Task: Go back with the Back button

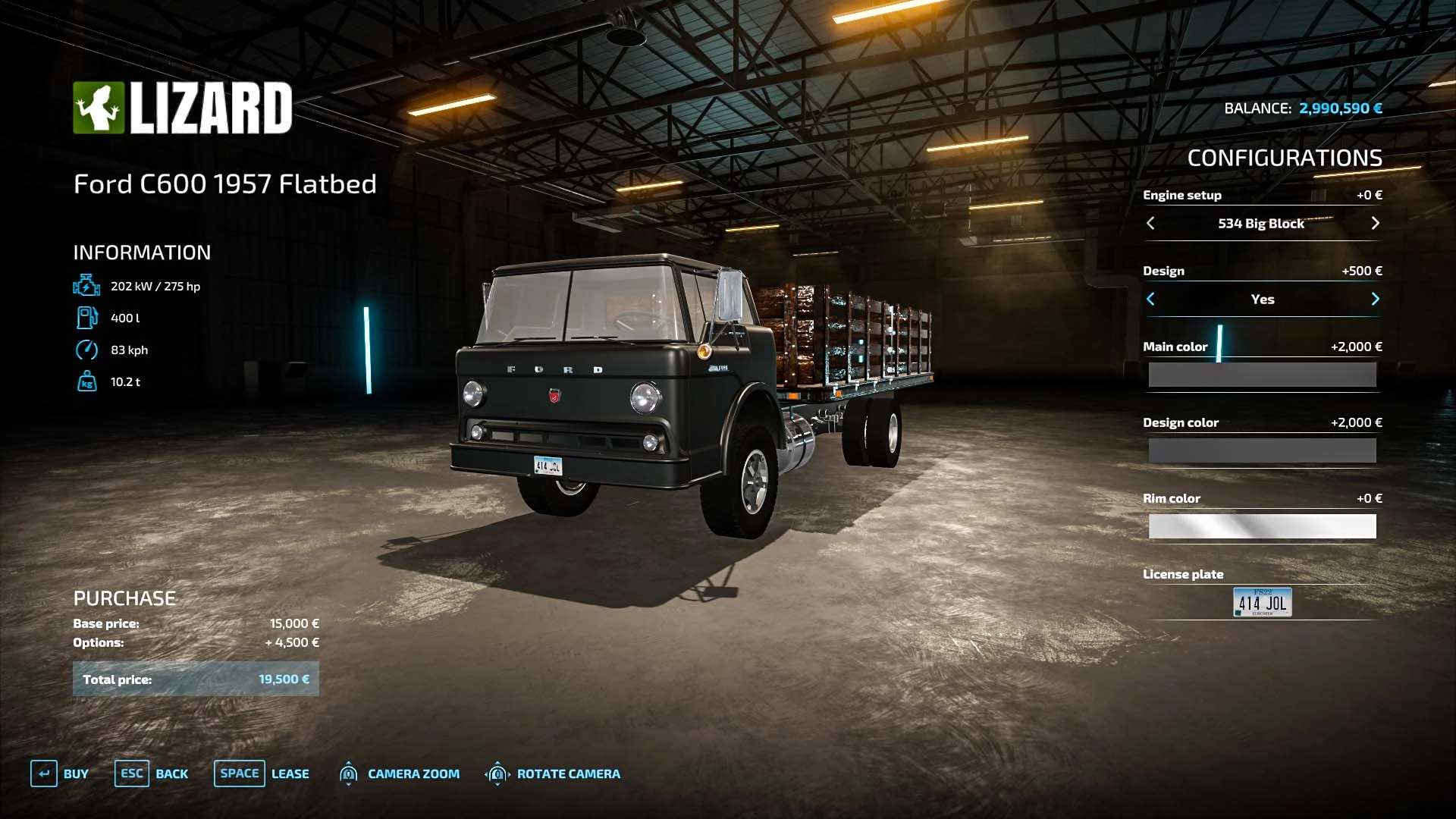Action: point(152,773)
